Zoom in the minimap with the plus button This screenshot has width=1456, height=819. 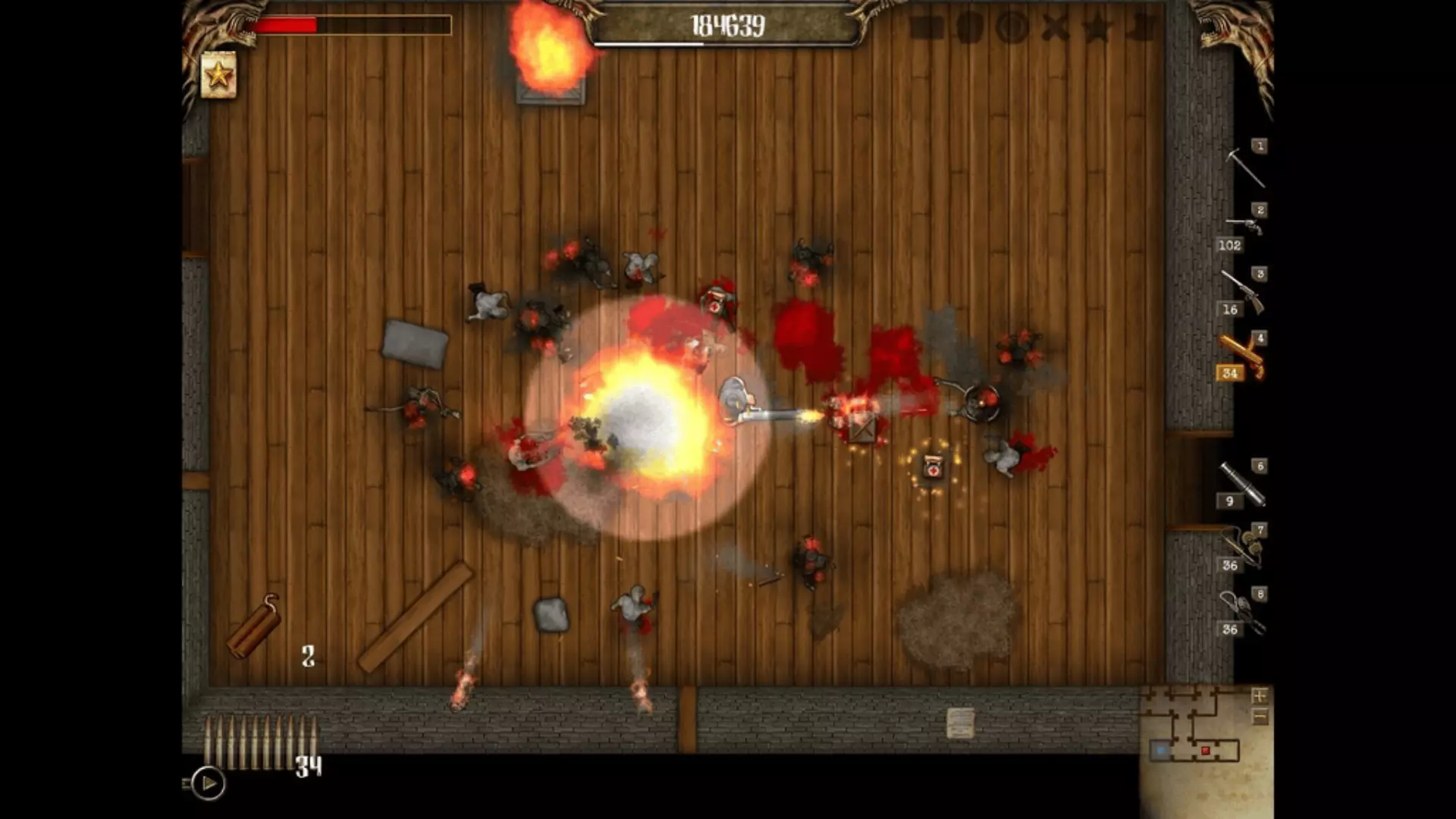[1259, 695]
